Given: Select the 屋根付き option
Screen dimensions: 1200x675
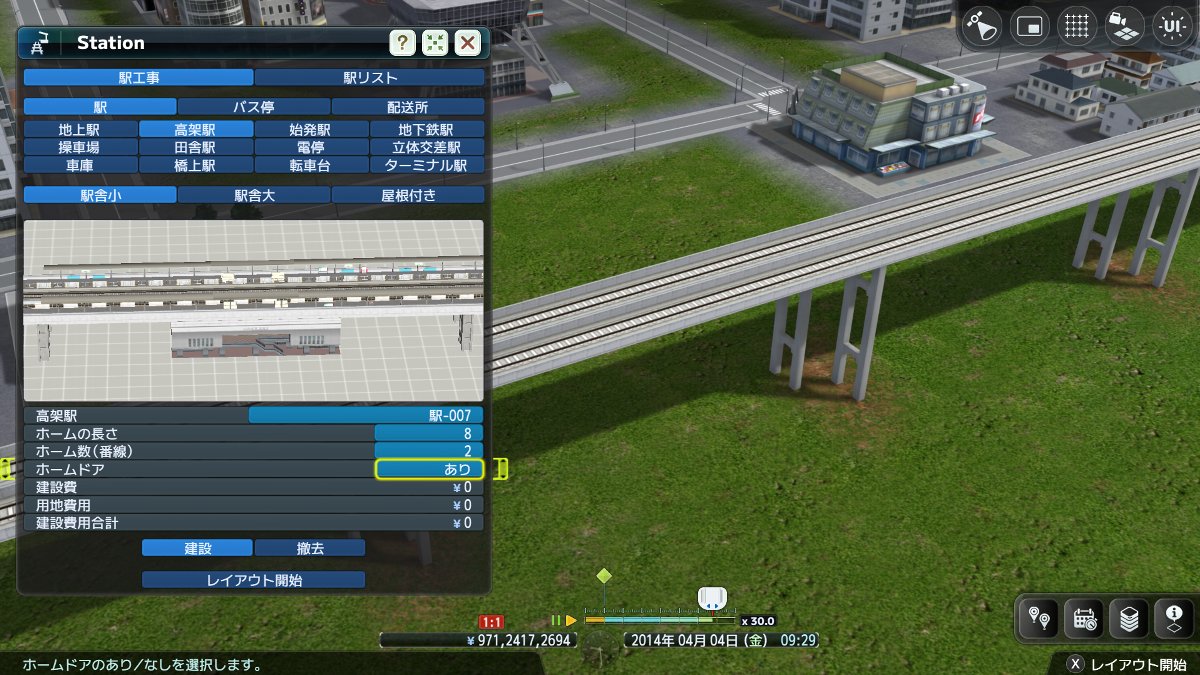Looking at the screenshot, I should (x=408, y=195).
